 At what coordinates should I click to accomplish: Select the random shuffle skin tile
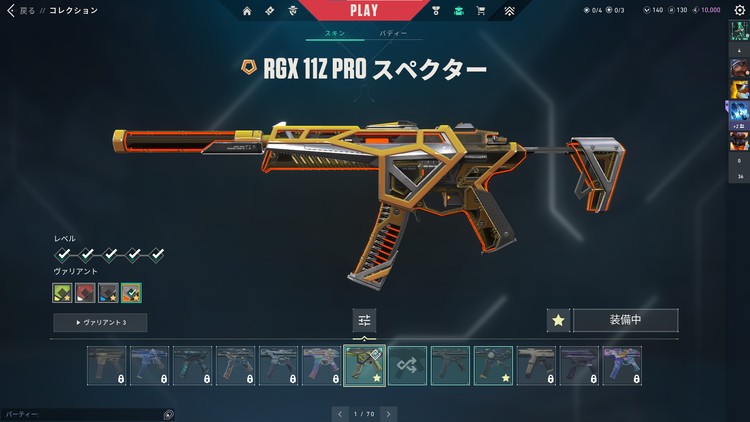(x=407, y=366)
